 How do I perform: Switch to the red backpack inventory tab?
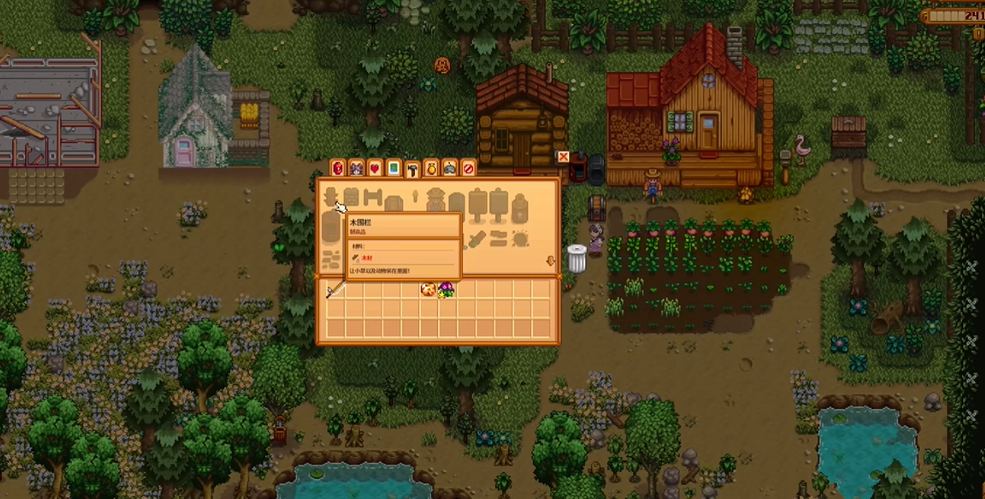tap(337, 168)
